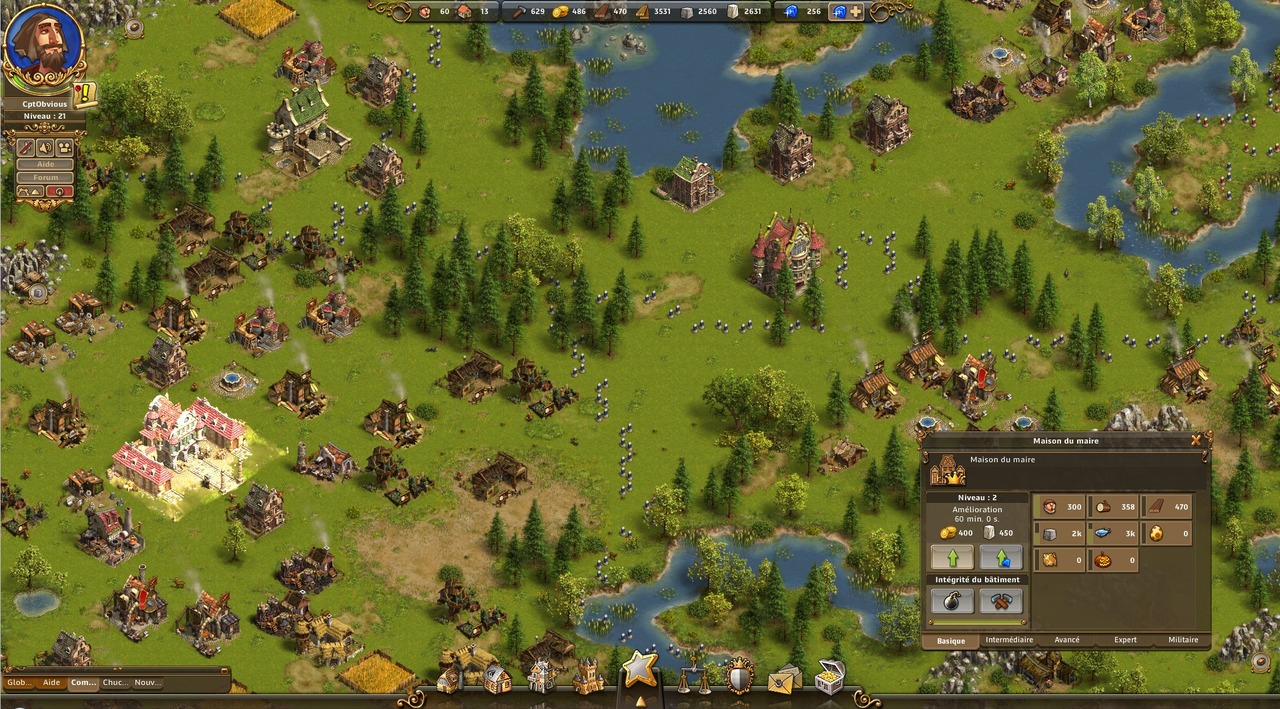Open the Avancé resources tab

click(1066, 640)
